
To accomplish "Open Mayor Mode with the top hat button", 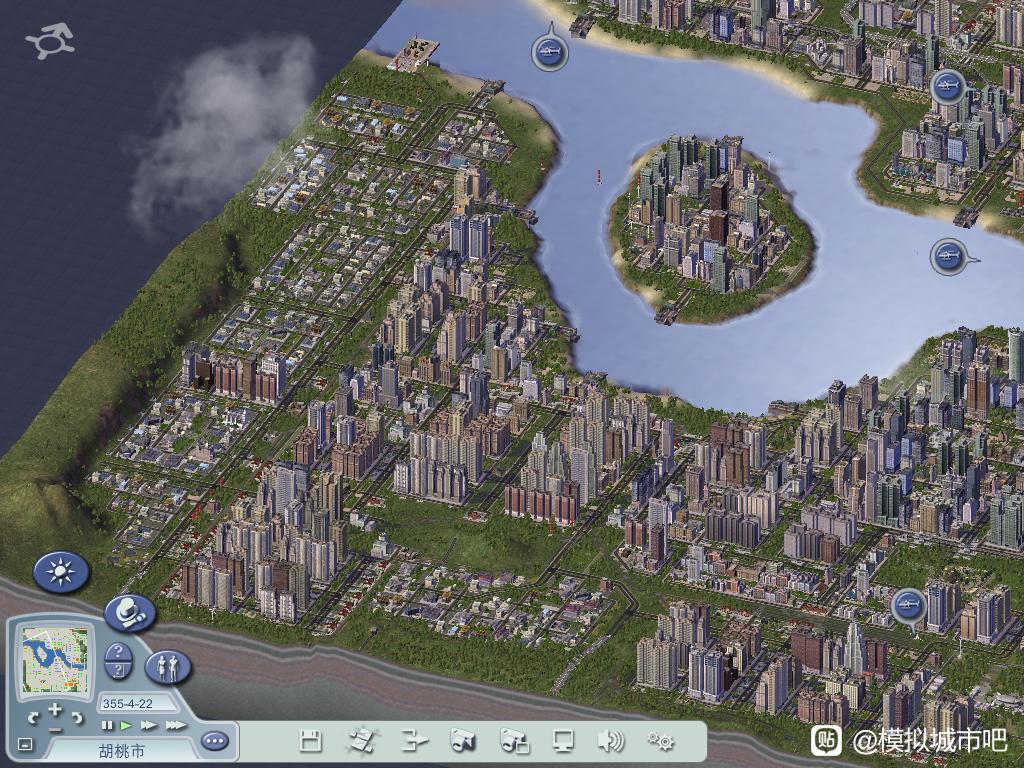I will coord(130,612).
